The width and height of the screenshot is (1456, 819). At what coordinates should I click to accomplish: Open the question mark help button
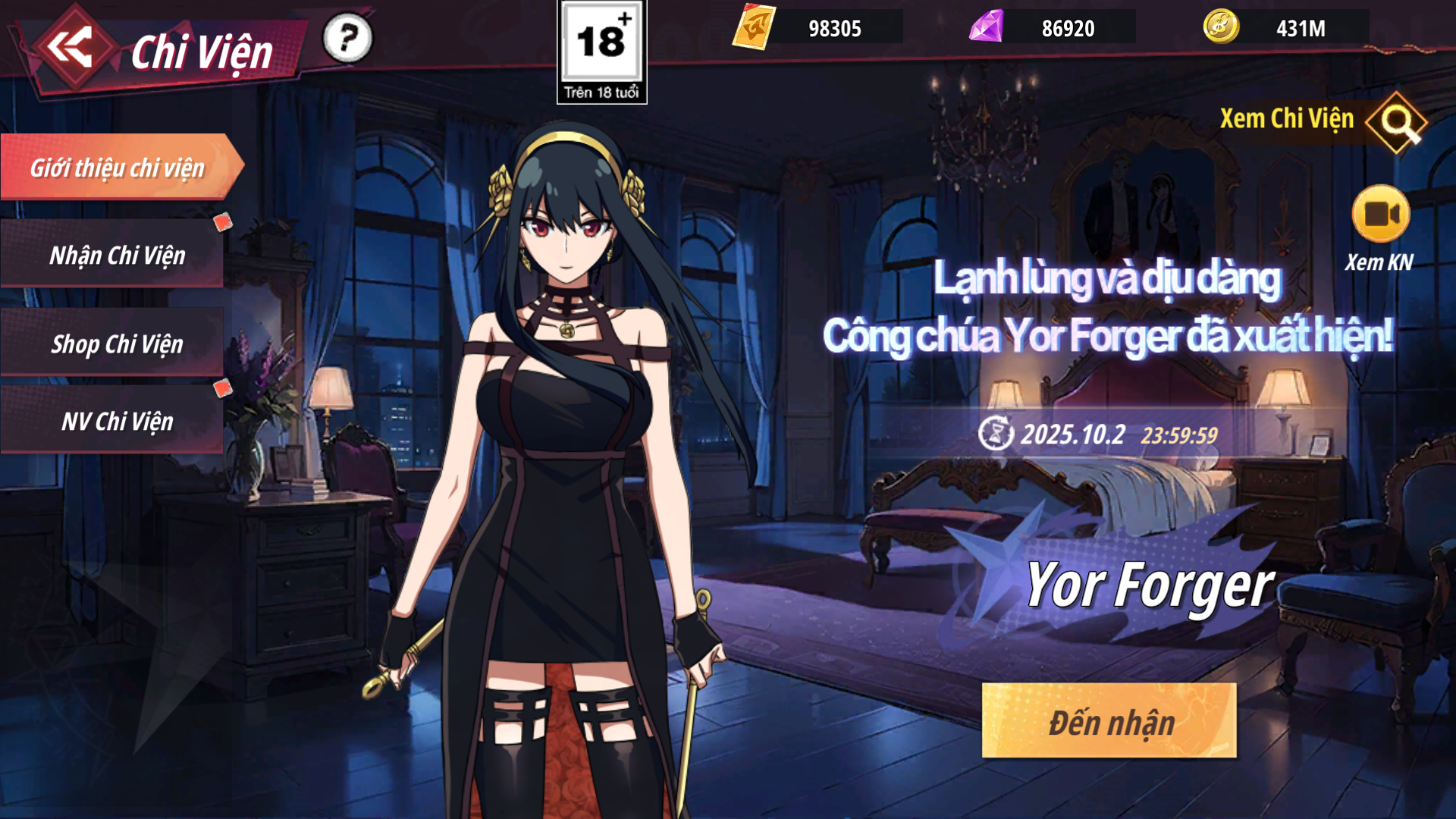click(348, 38)
